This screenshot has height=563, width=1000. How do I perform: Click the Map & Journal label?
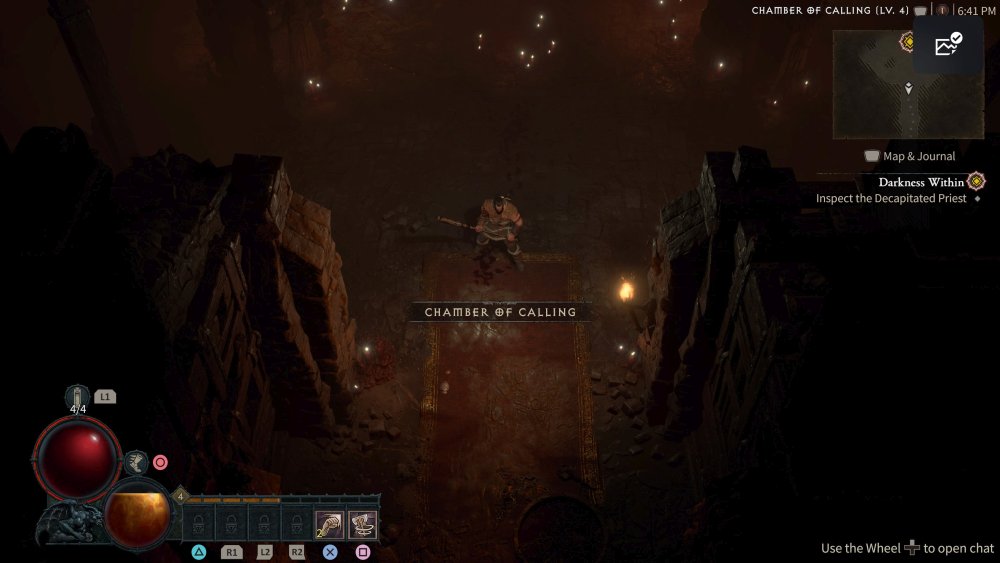[x=918, y=156]
